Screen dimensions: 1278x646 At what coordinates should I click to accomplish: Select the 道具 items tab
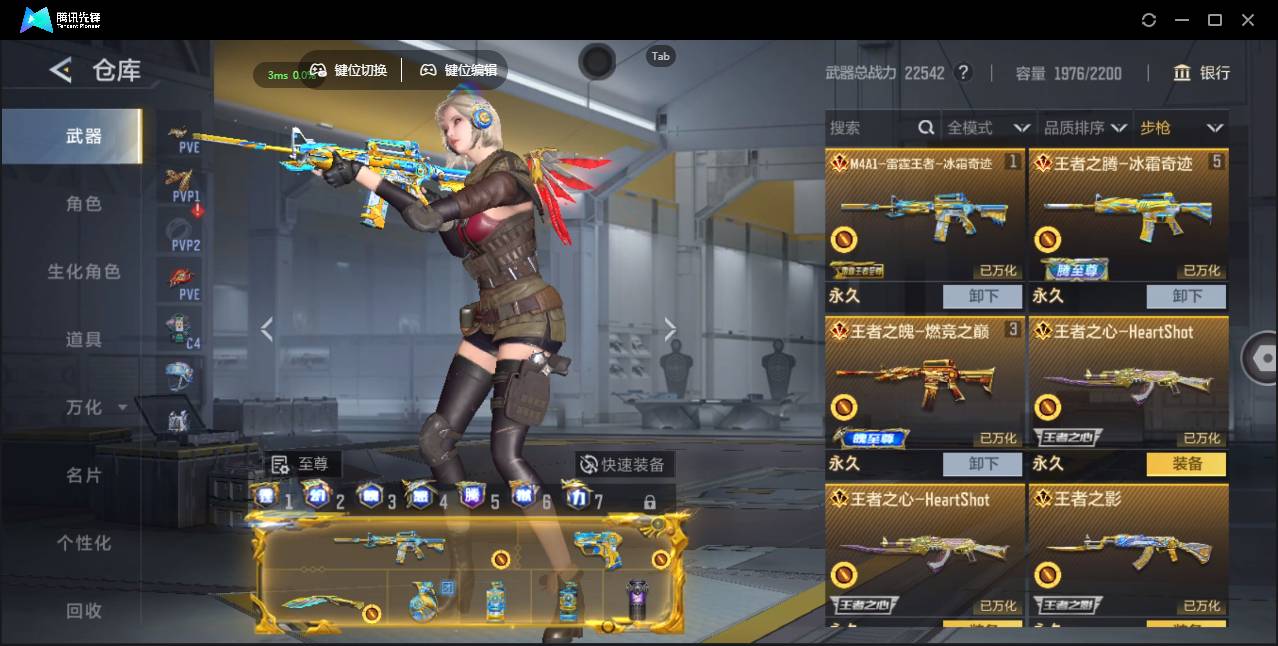(x=84, y=340)
